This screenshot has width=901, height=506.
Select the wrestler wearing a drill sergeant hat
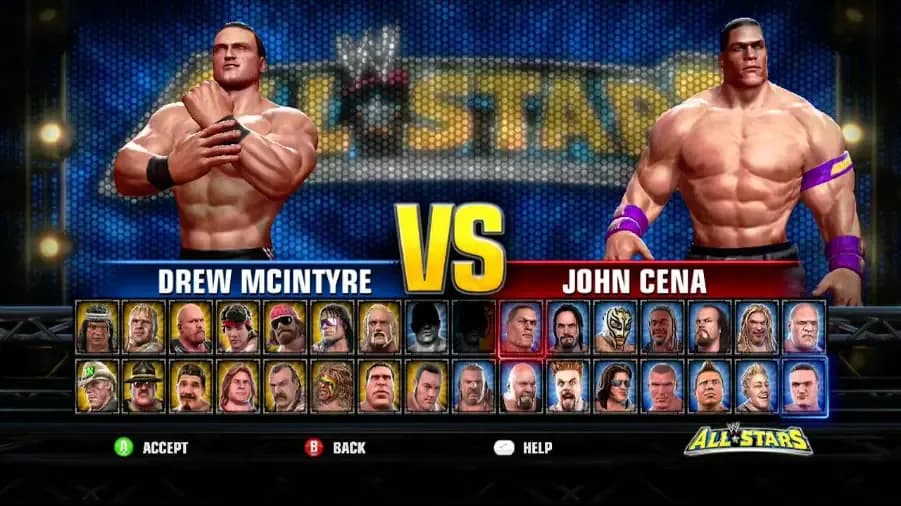point(144,386)
